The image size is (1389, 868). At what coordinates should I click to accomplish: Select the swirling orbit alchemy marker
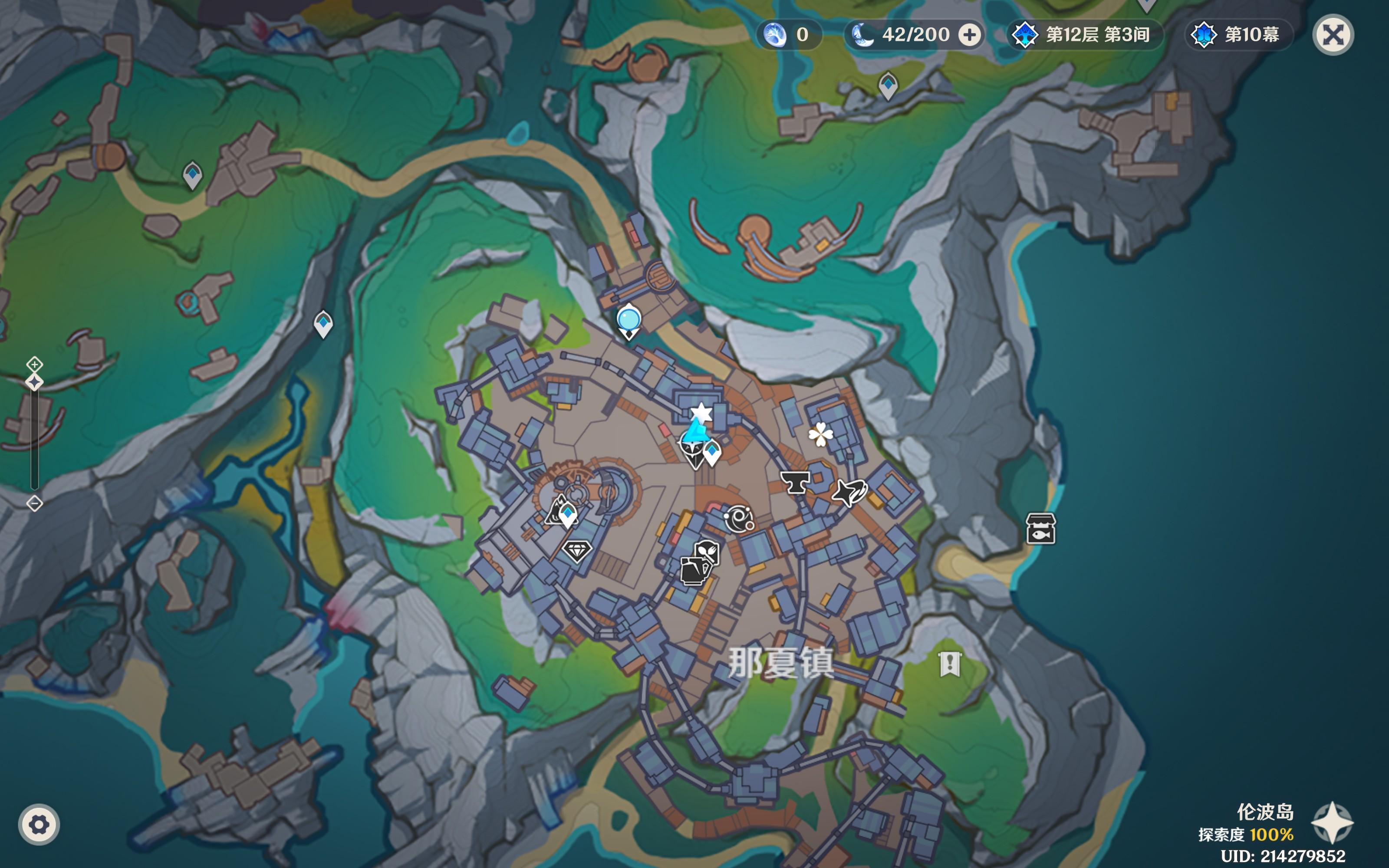(739, 518)
